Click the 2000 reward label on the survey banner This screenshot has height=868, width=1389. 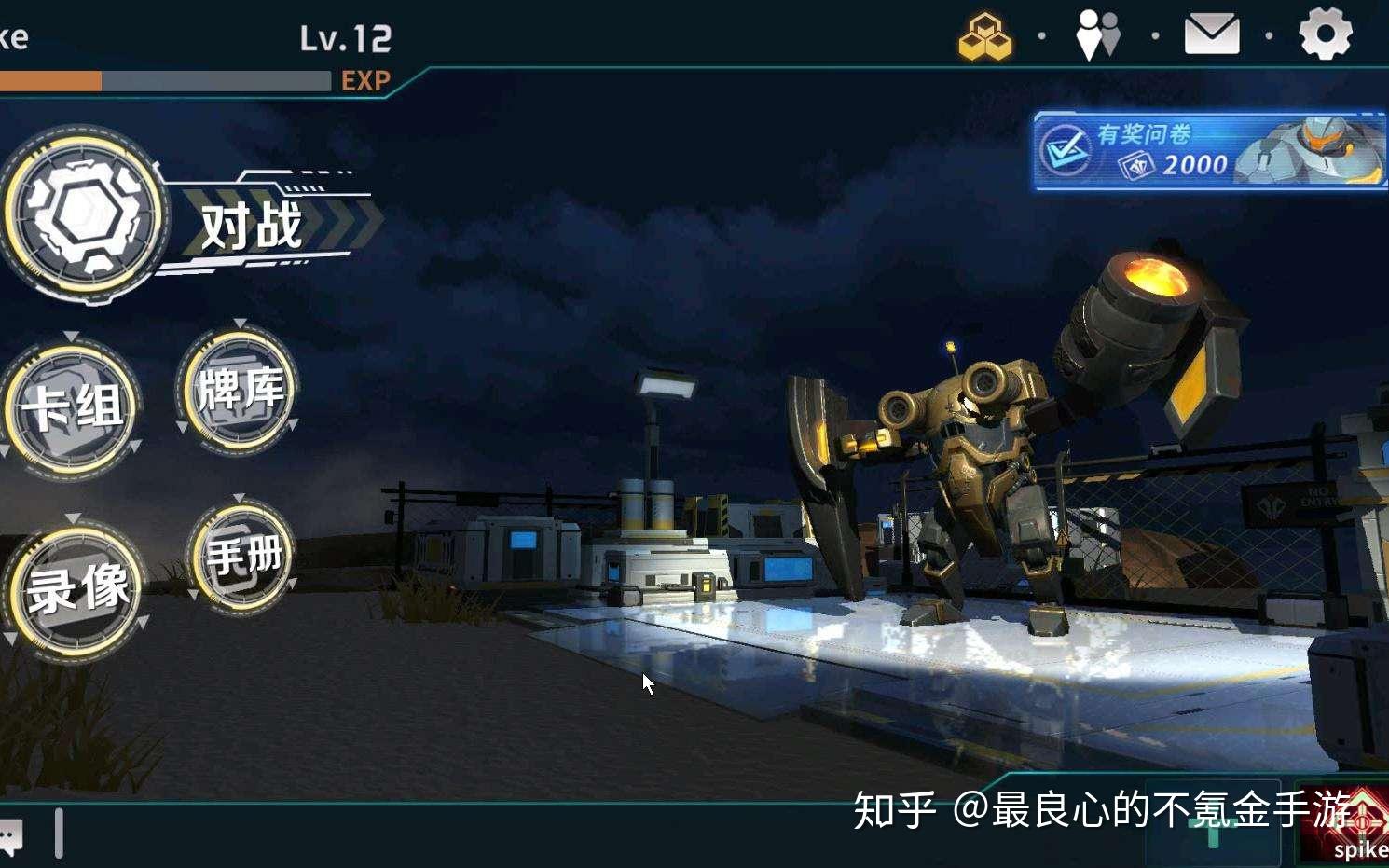[x=1195, y=167]
